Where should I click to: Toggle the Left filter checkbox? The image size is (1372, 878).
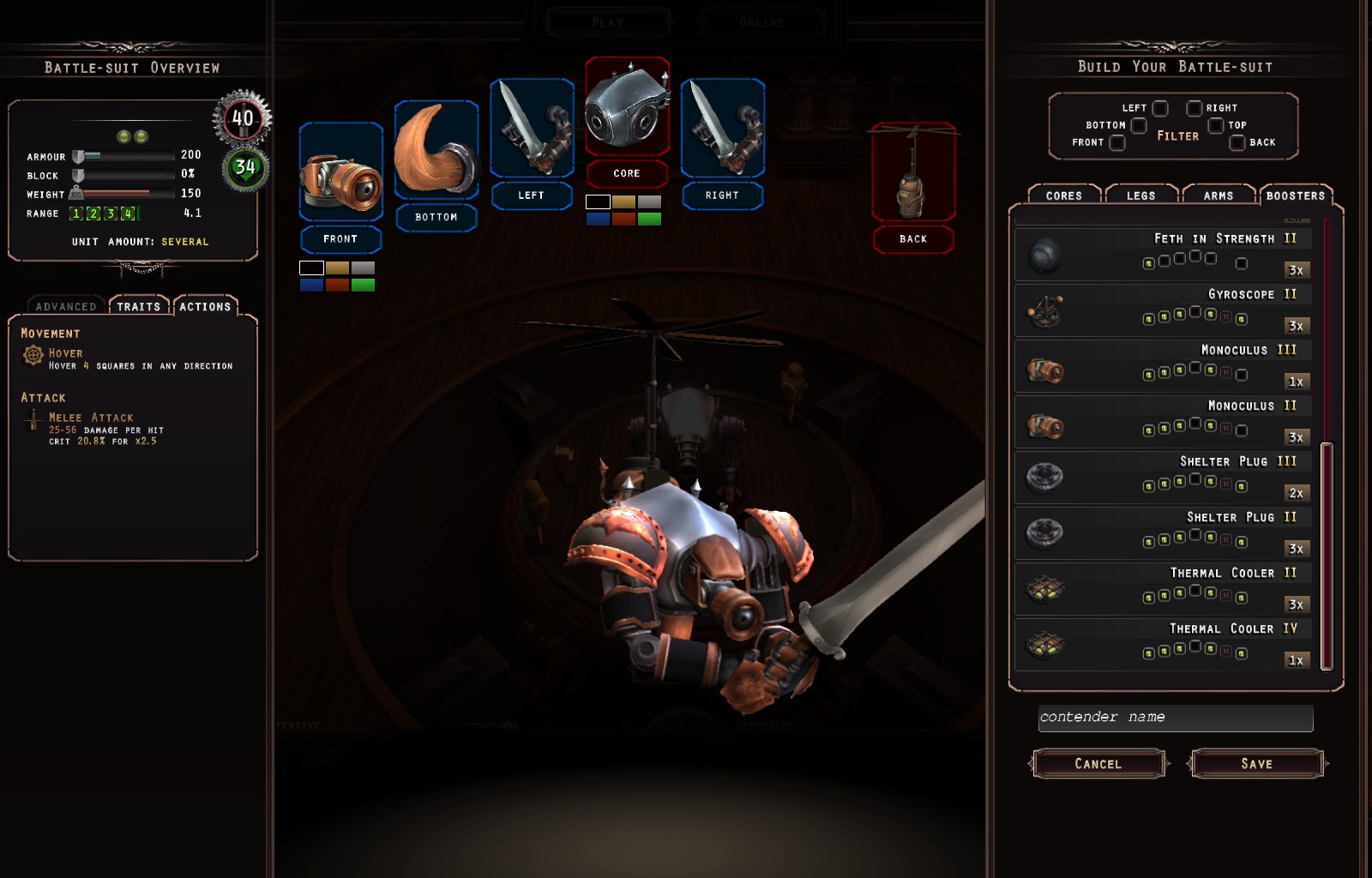[x=1160, y=108]
